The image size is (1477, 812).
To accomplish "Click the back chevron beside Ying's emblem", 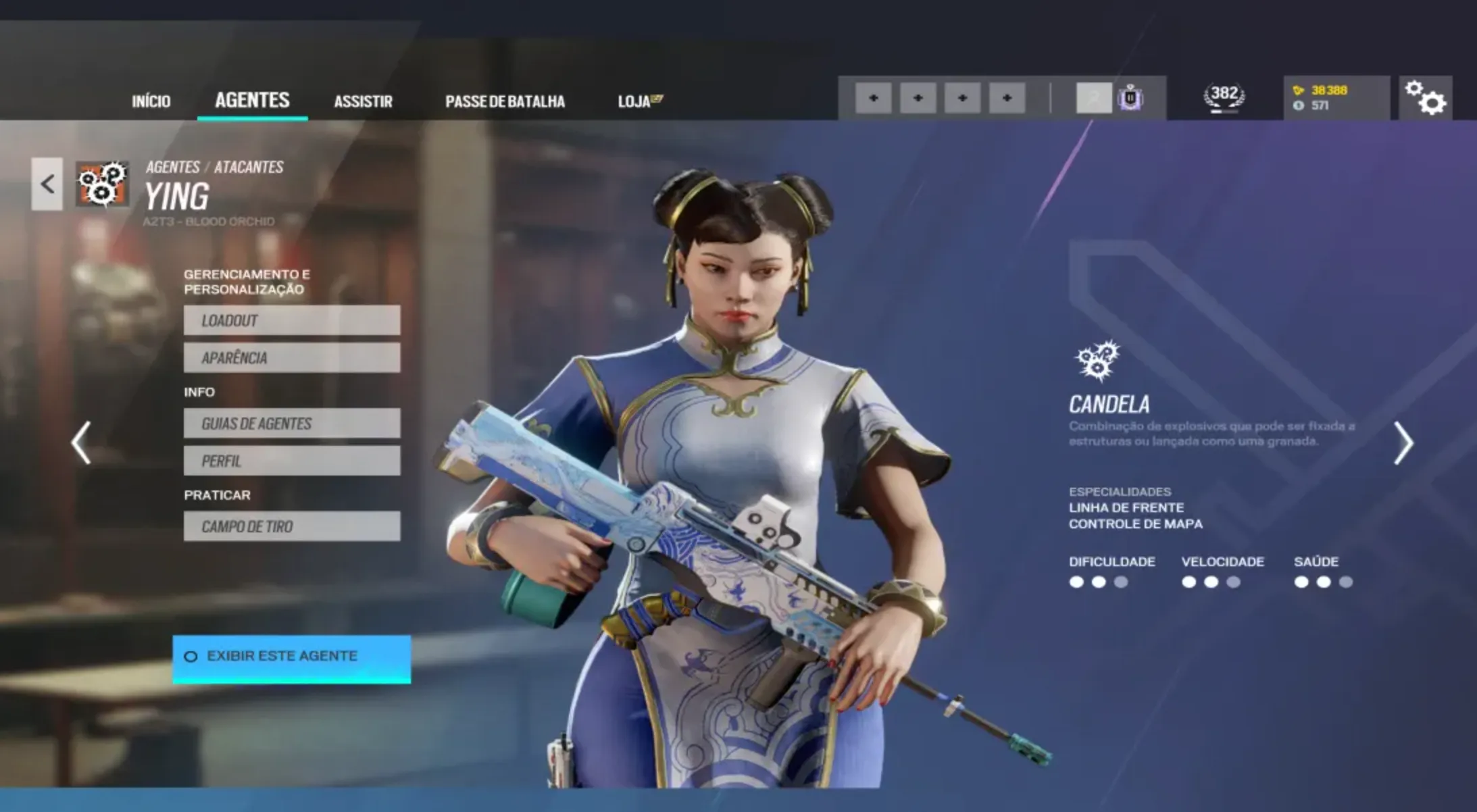I will click(x=46, y=184).
